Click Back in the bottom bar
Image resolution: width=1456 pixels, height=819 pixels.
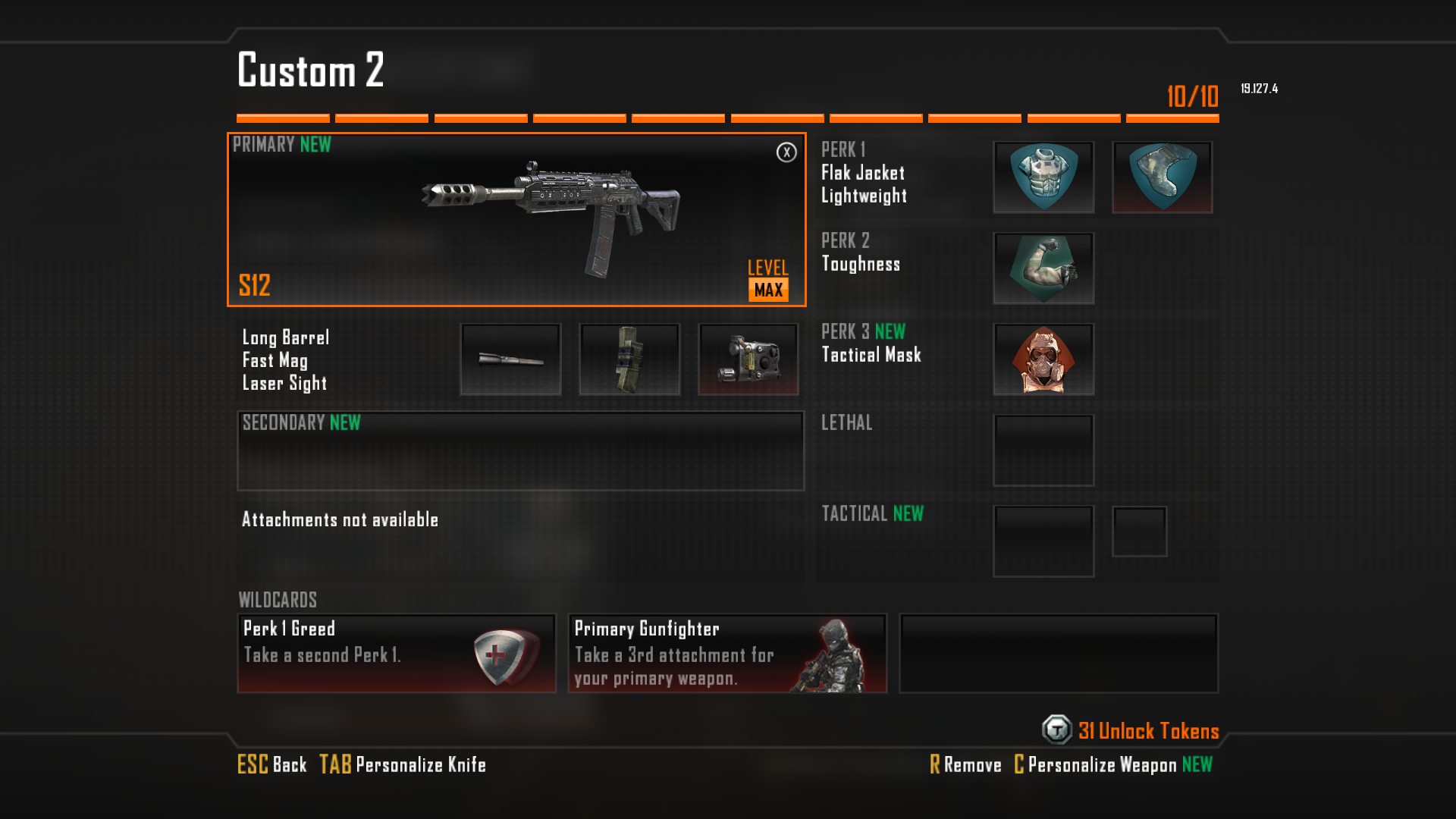(272, 764)
